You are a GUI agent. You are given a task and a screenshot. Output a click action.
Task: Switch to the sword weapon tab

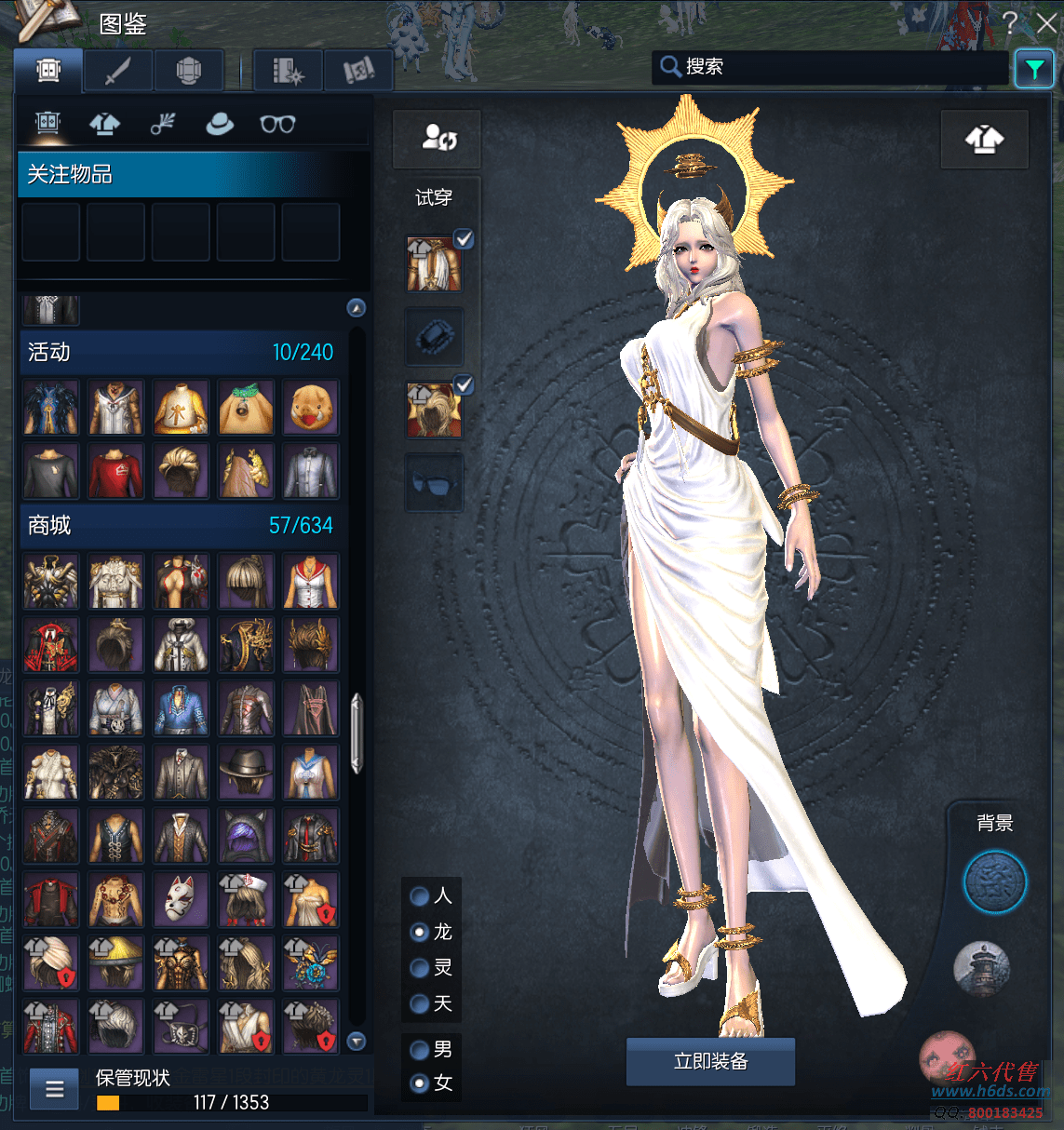click(117, 71)
